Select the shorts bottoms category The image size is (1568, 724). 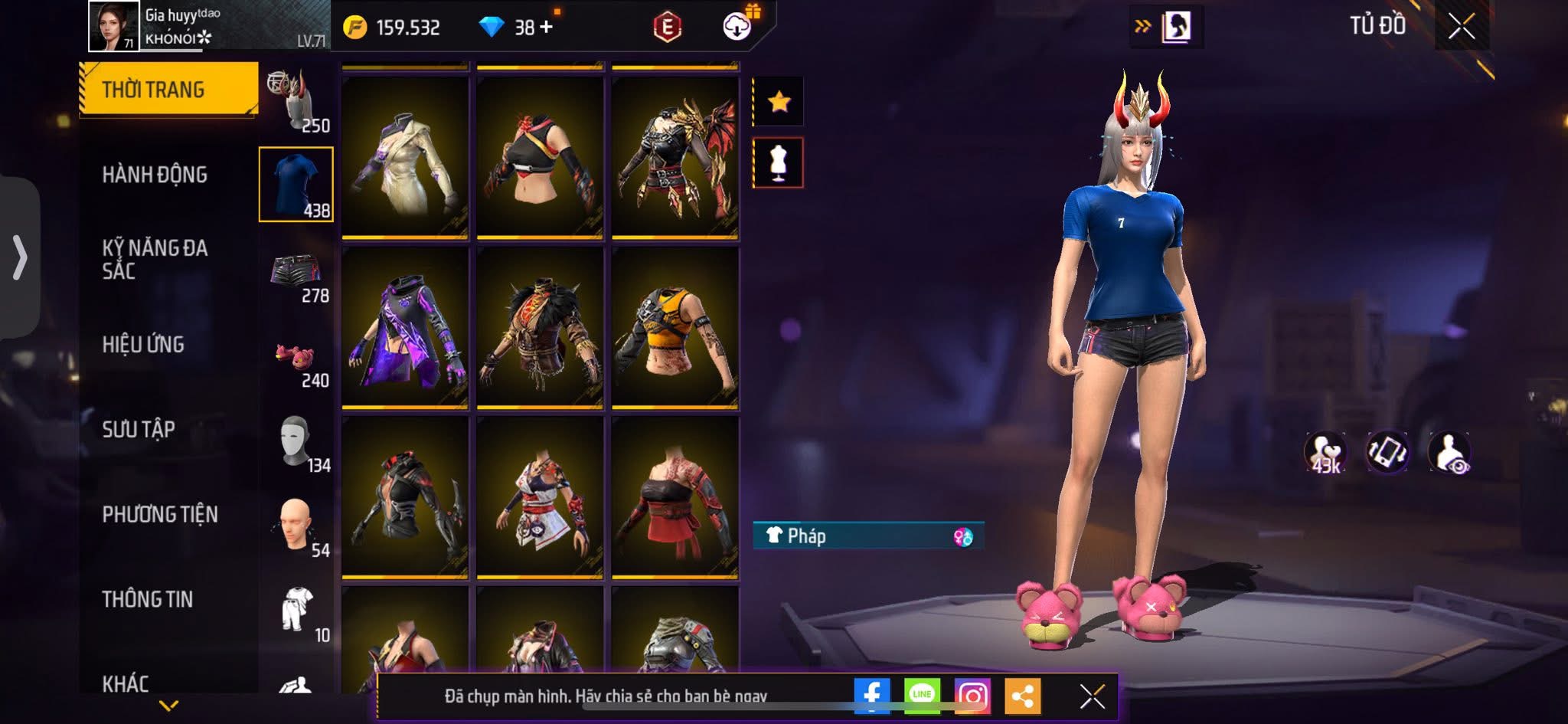pyautogui.click(x=296, y=271)
